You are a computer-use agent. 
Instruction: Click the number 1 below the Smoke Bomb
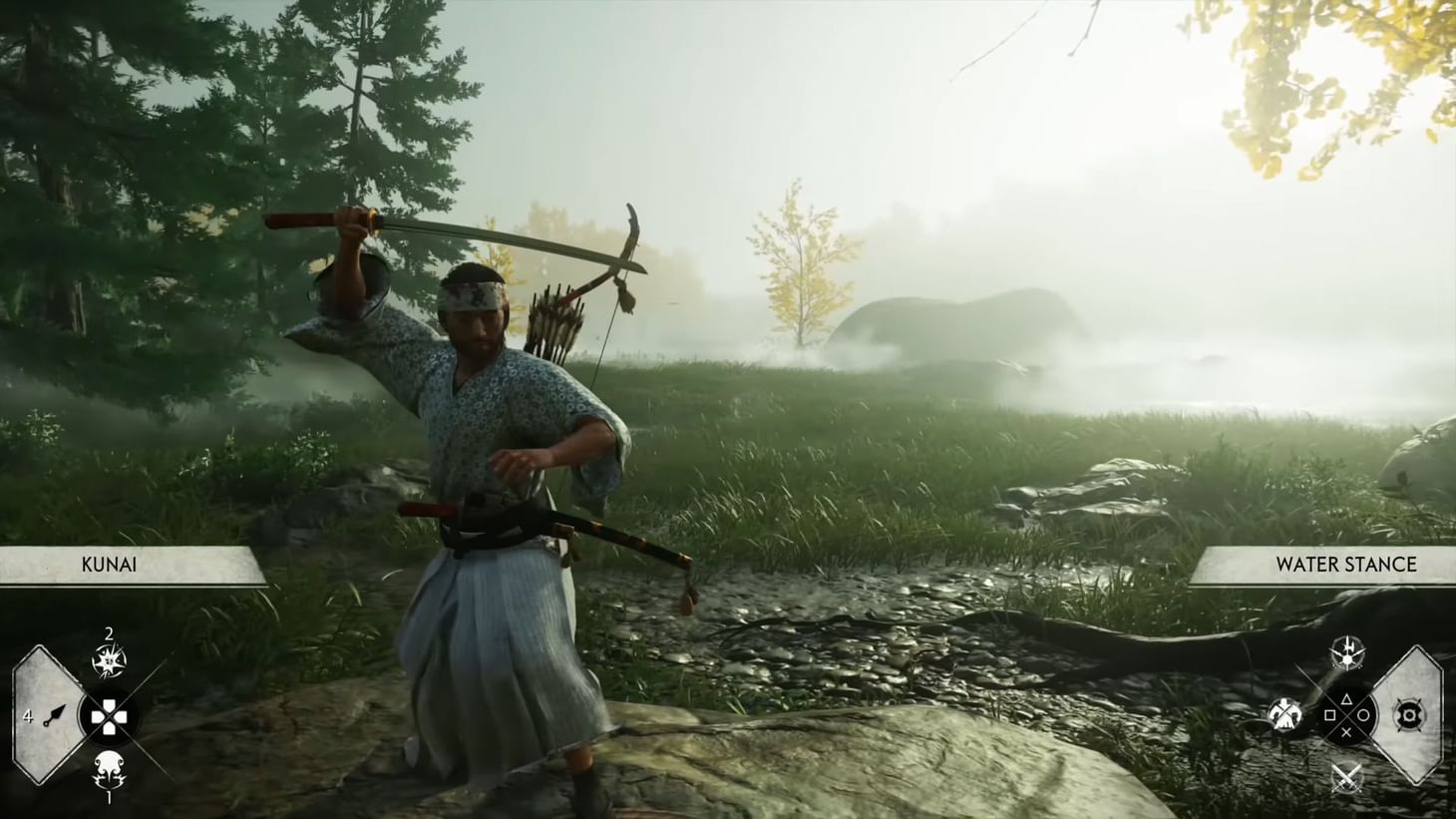pyautogui.click(x=110, y=797)
